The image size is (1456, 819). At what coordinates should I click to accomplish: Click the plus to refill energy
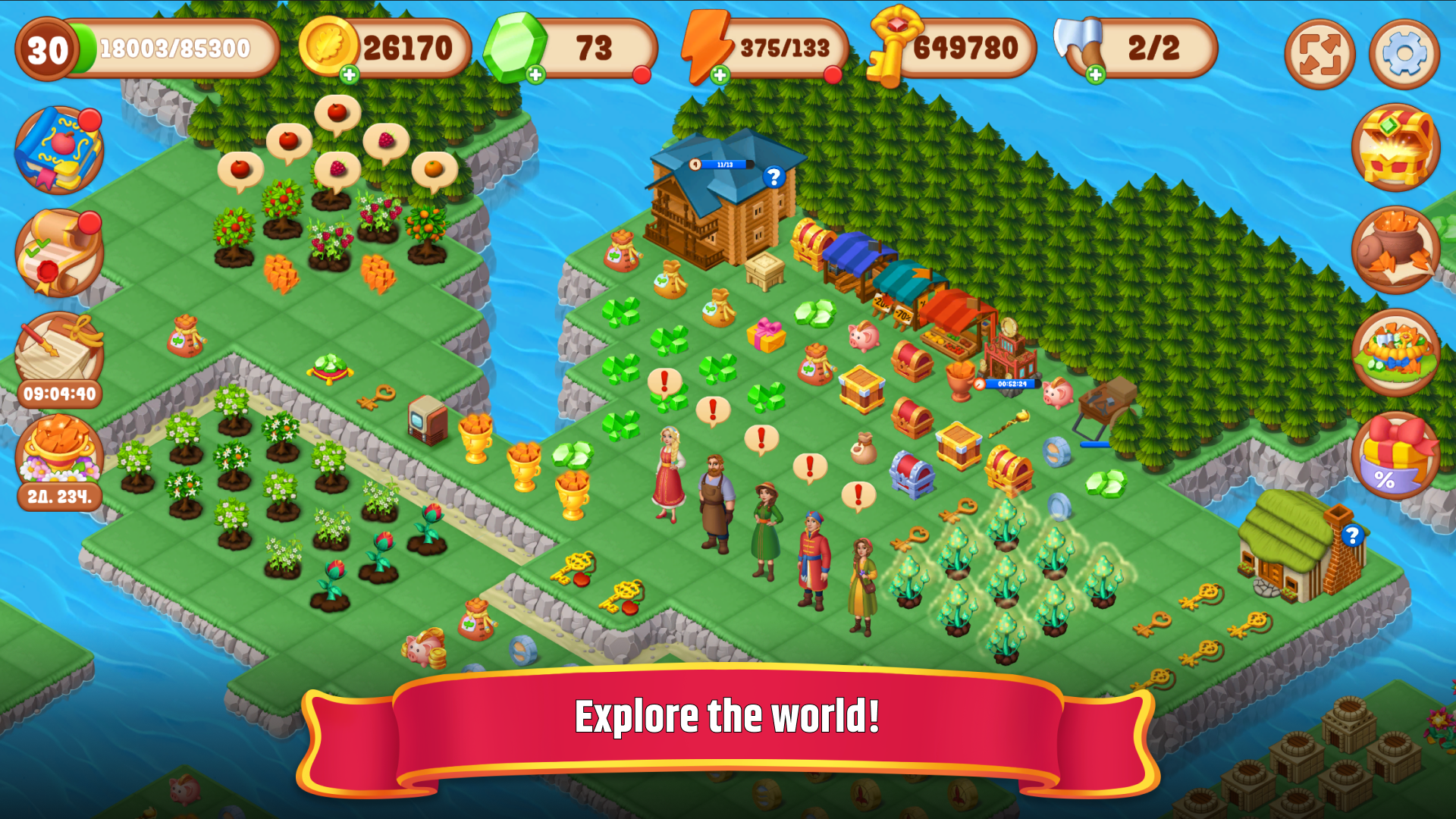720,73
